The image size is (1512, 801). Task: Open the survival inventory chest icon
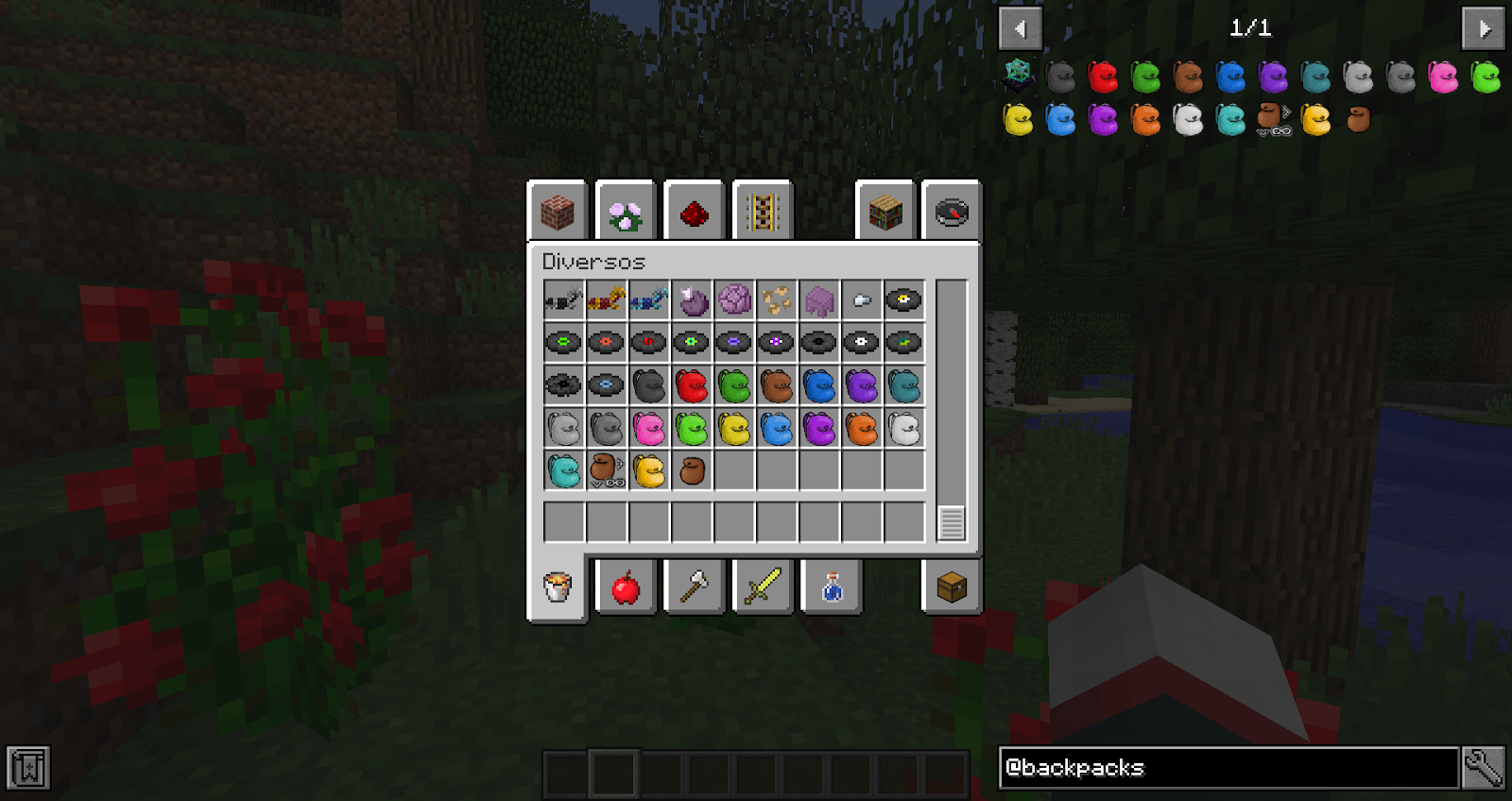952,586
